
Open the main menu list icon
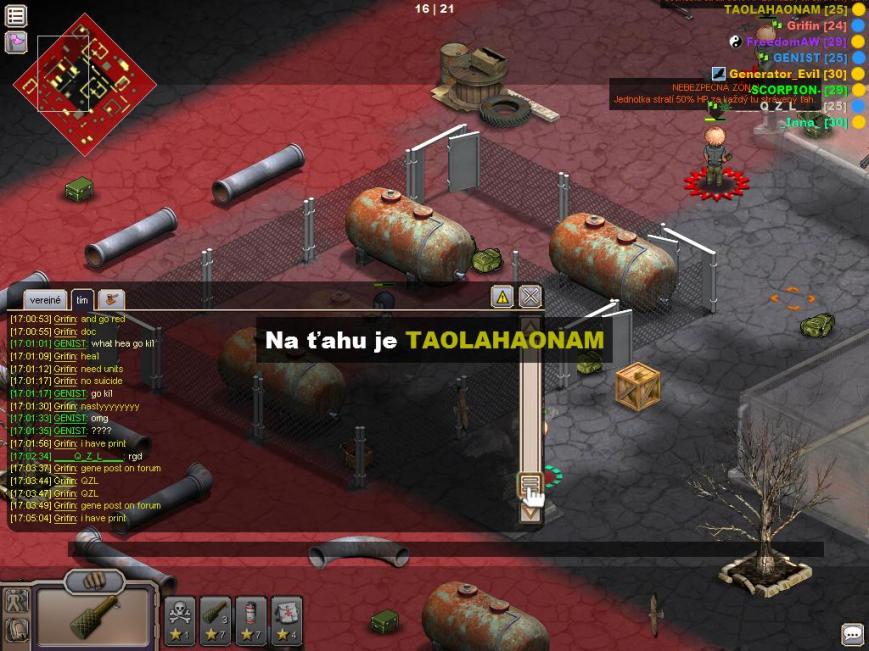point(16,15)
